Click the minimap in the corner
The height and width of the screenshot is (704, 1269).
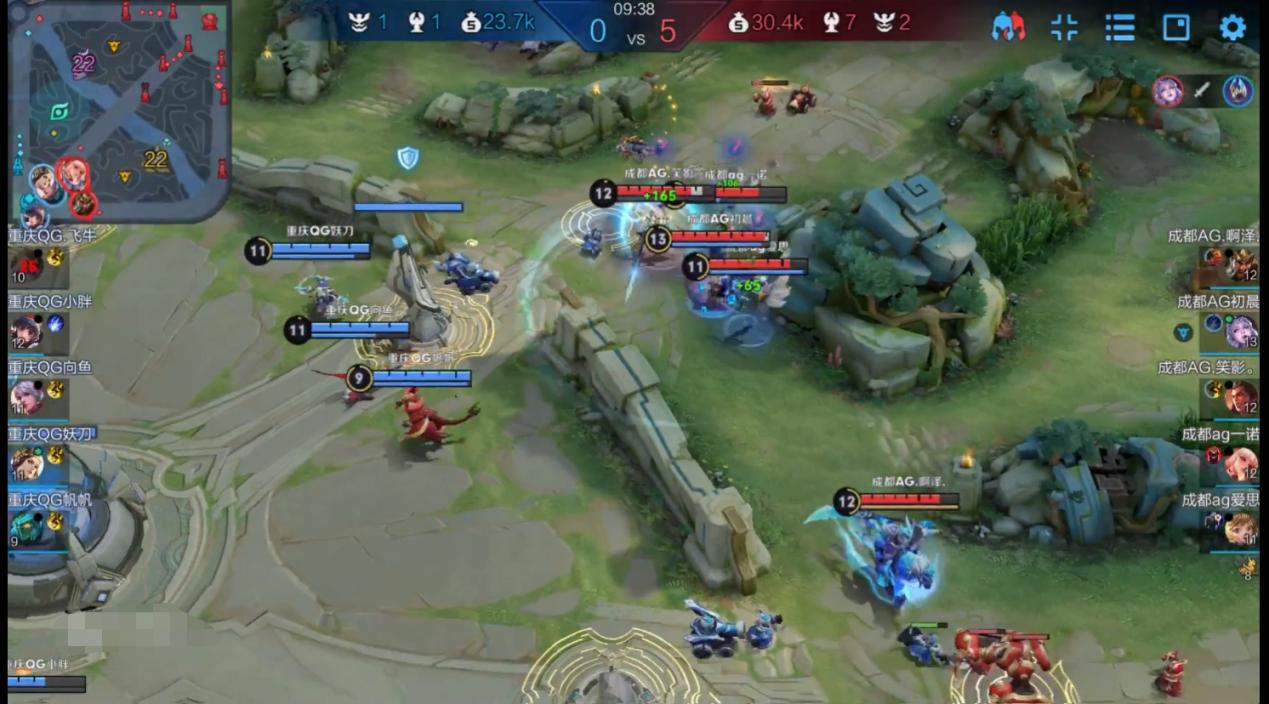point(120,110)
